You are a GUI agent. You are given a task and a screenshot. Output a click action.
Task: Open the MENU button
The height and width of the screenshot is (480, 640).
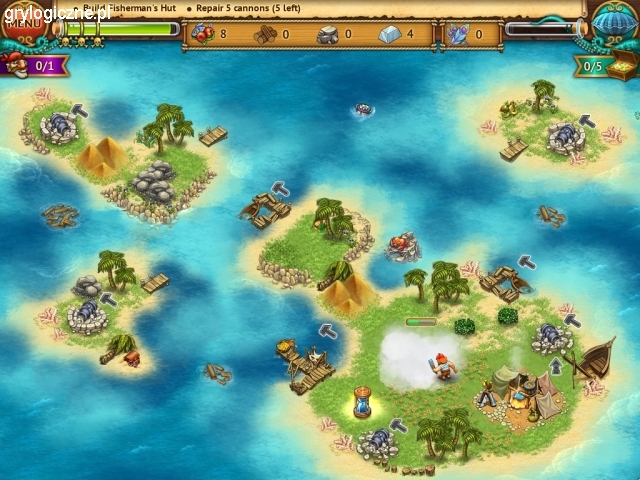pos(20,19)
